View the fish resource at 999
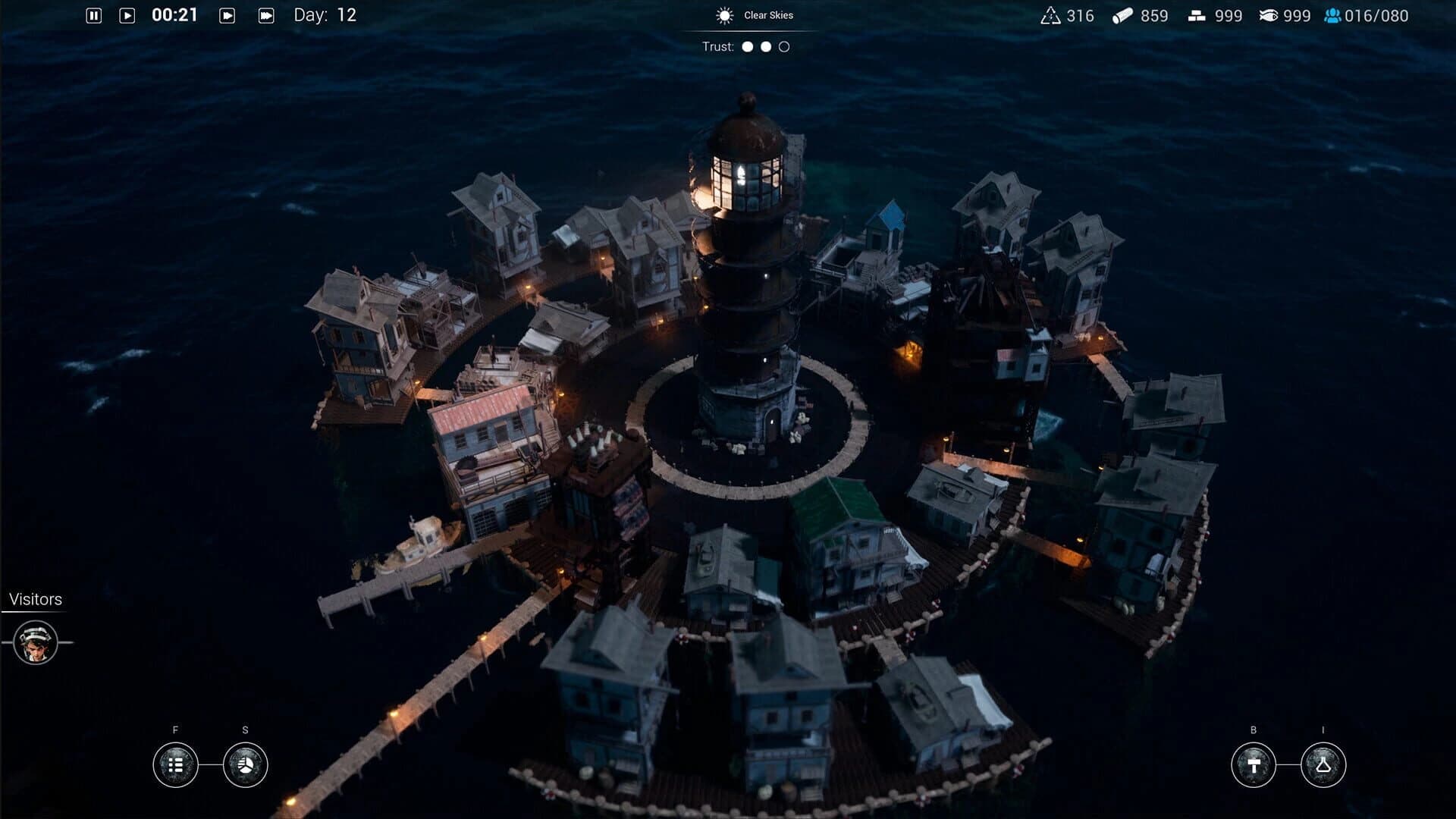 [x=1282, y=15]
